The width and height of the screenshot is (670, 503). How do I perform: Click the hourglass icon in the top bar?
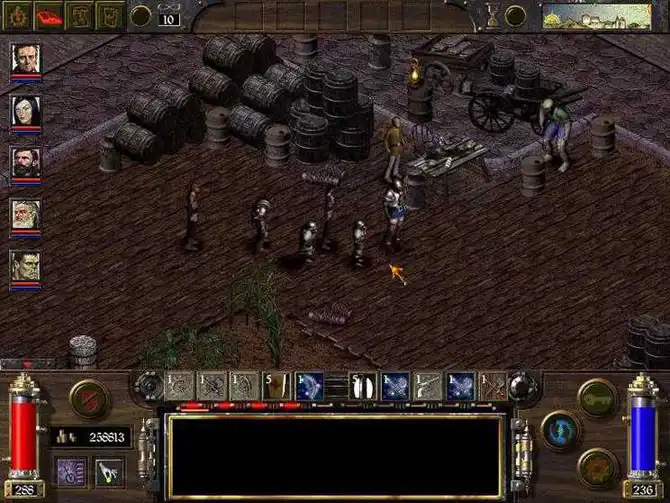point(492,14)
